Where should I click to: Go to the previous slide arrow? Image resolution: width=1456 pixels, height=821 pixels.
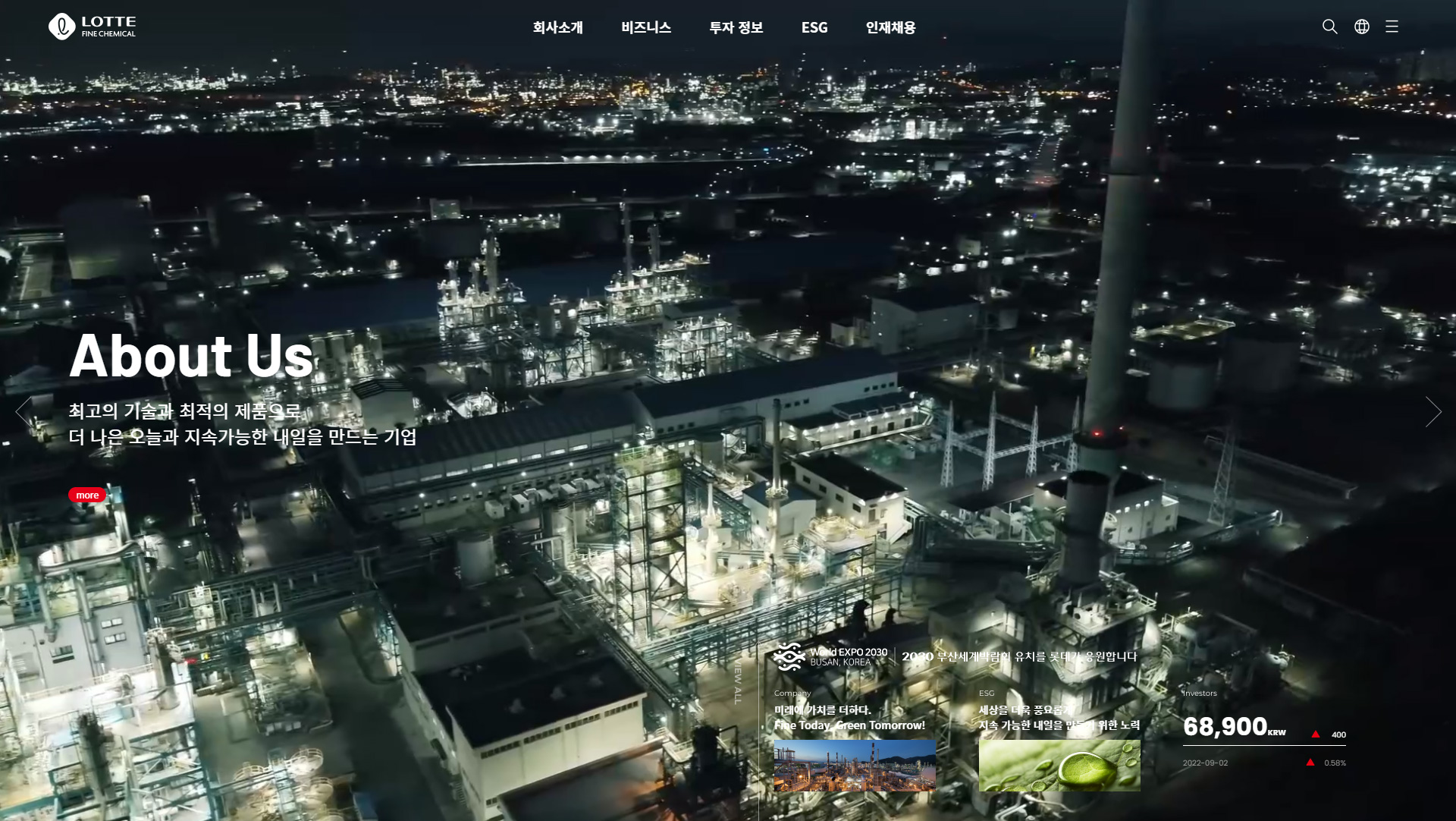click(x=24, y=411)
